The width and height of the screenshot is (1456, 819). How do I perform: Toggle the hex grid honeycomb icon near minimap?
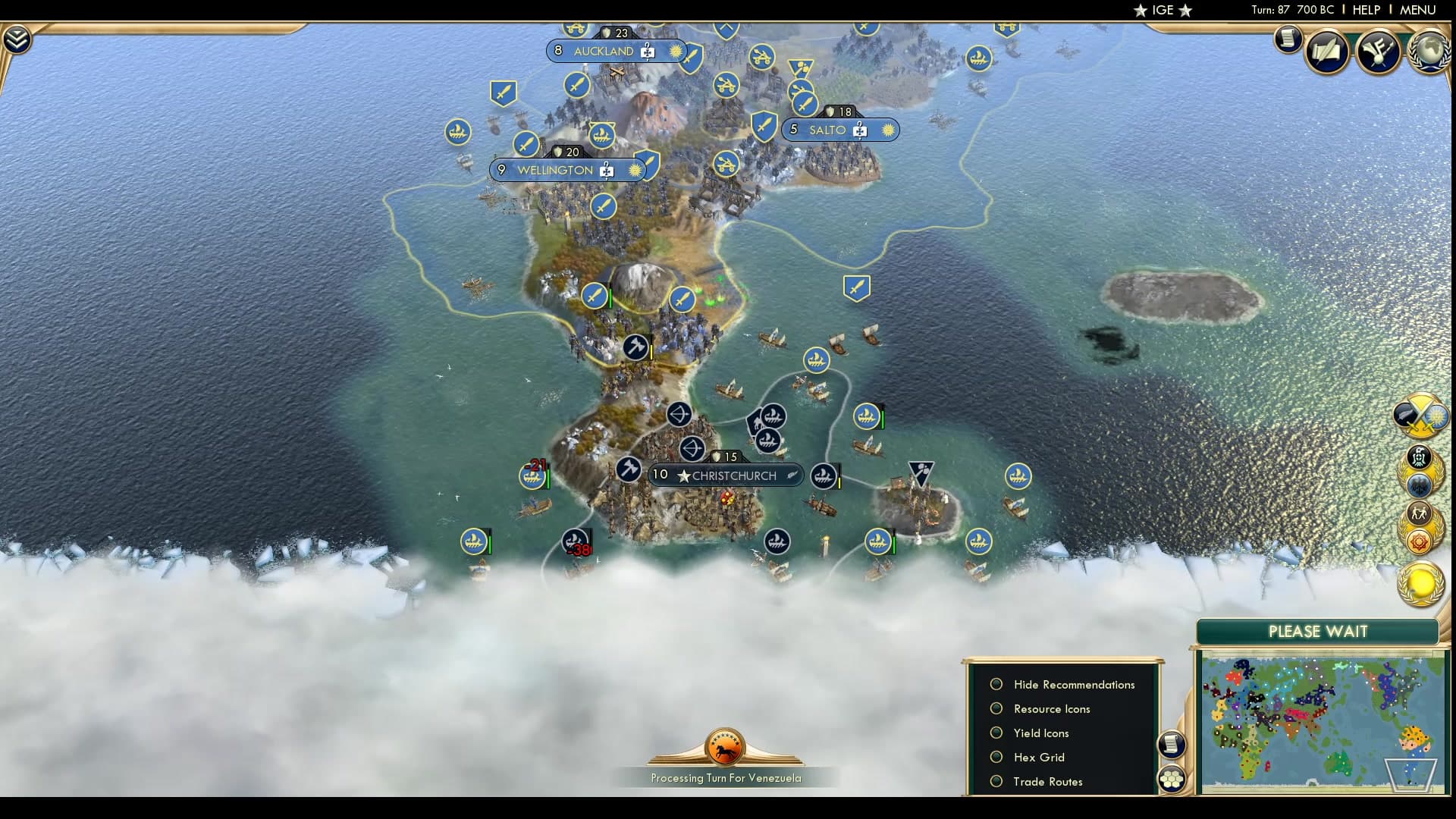click(1172, 778)
